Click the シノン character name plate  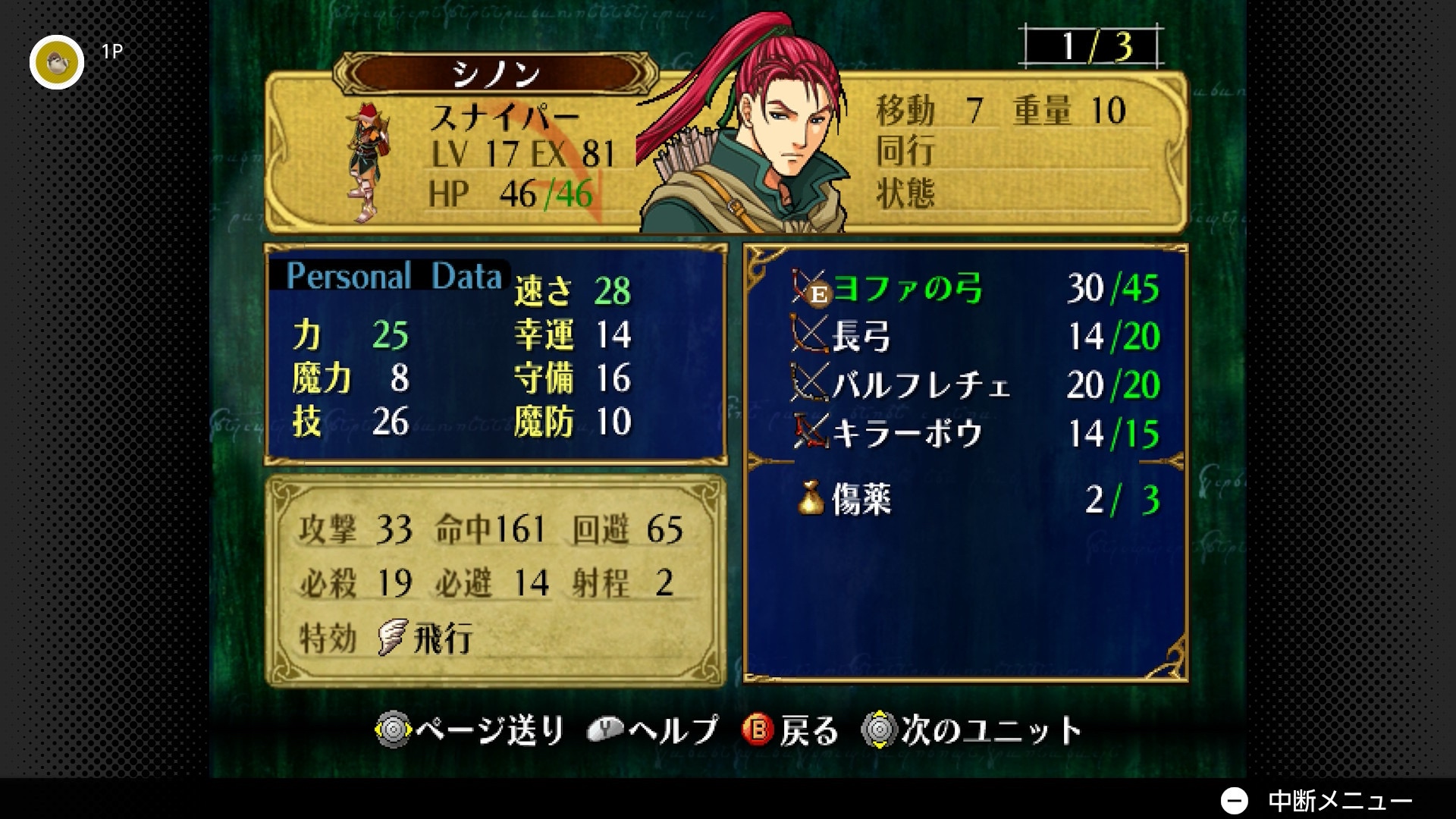click(x=496, y=74)
